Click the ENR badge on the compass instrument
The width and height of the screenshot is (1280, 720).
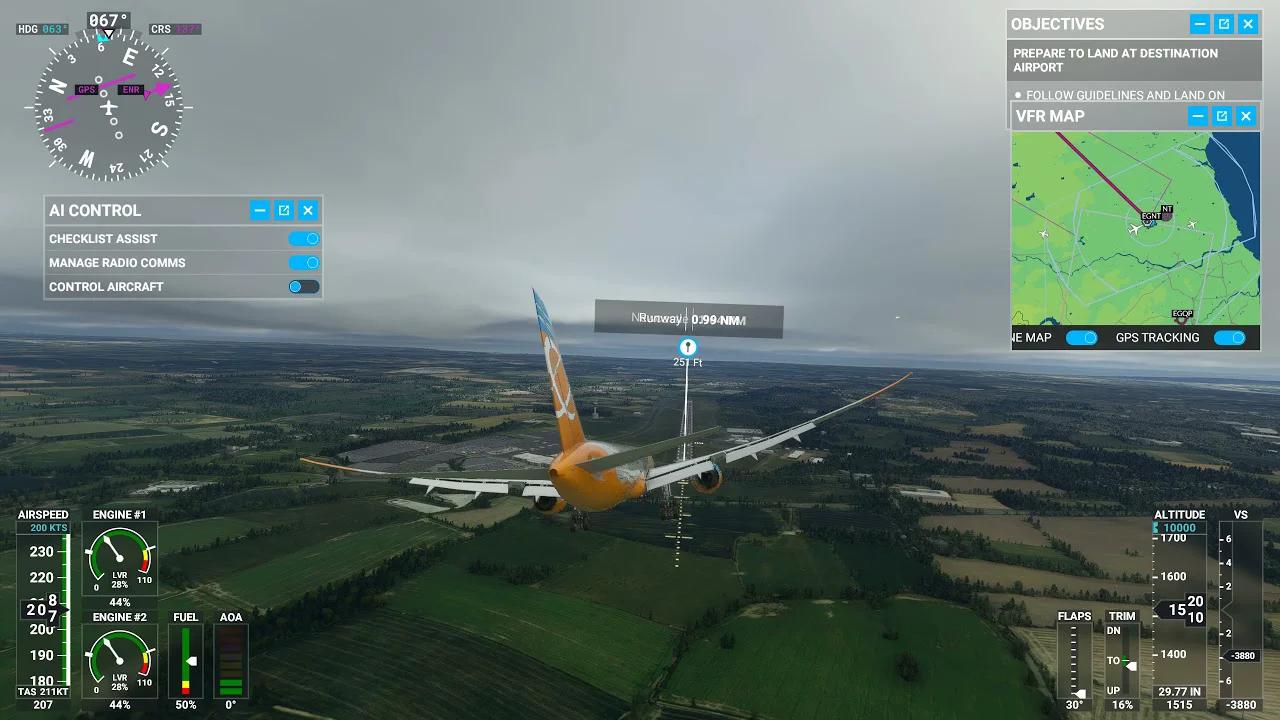point(131,89)
